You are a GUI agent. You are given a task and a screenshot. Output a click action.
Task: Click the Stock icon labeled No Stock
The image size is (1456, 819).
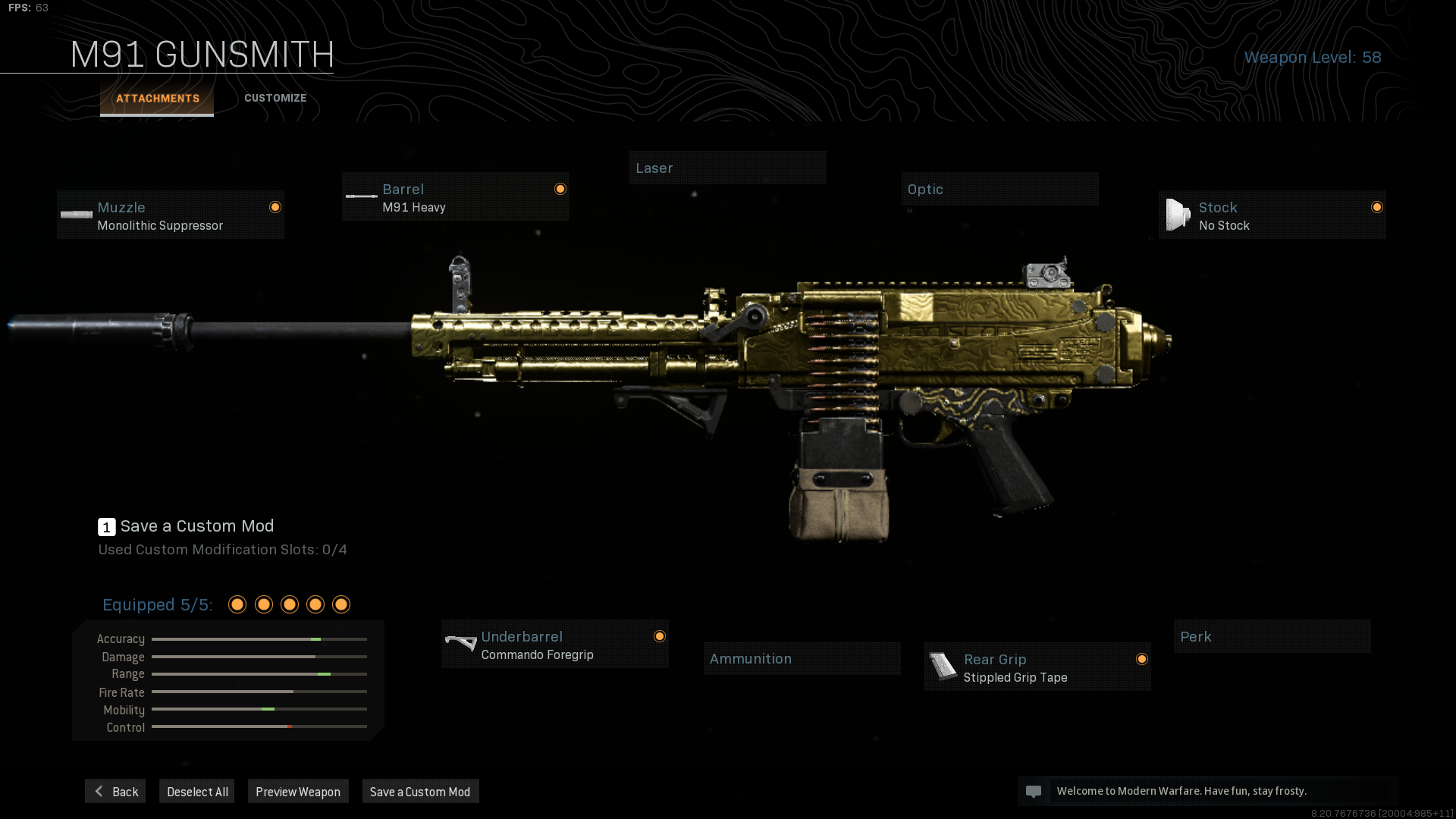click(x=1178, y=215)
